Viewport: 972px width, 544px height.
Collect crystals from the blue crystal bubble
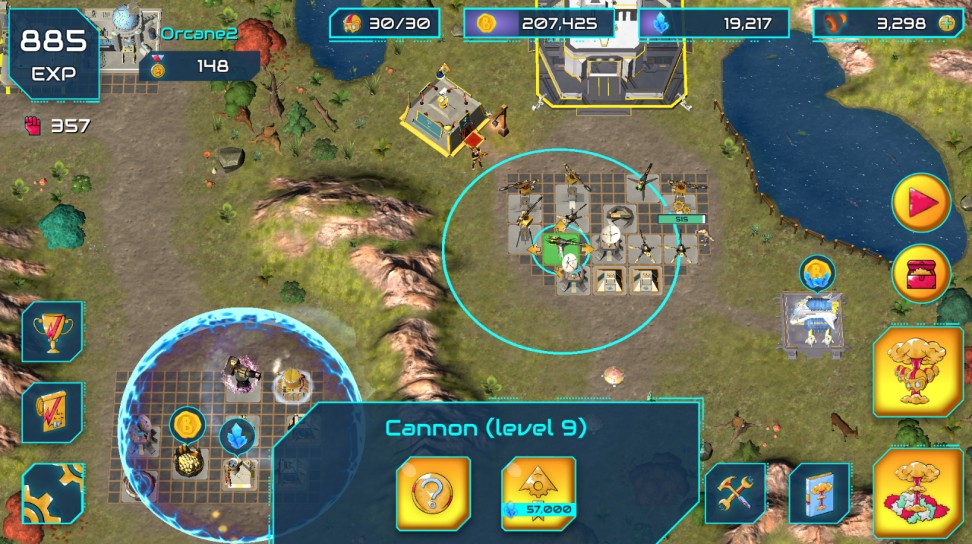pos(237,435)
